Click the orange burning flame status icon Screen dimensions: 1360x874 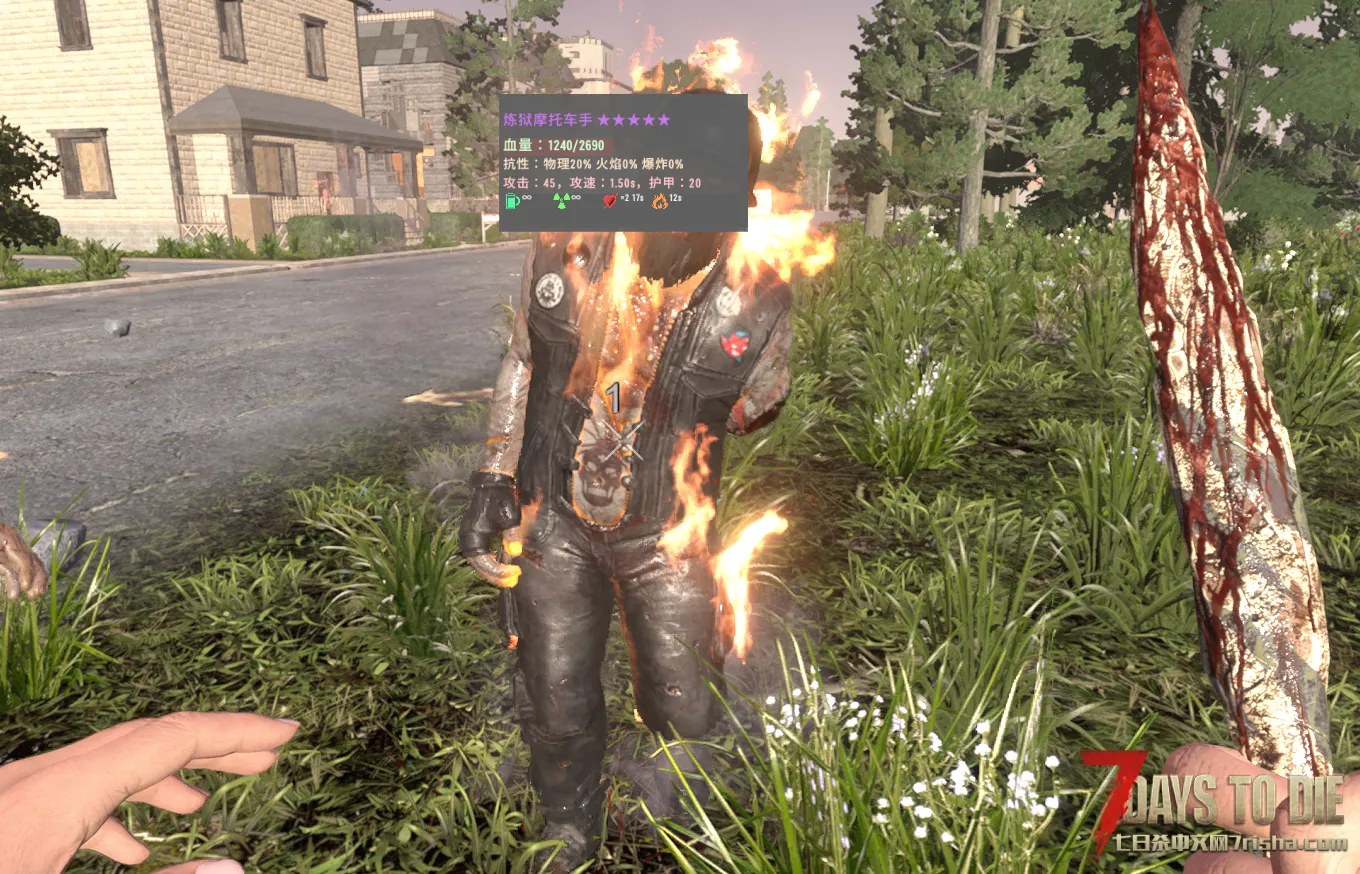[659, 201]
